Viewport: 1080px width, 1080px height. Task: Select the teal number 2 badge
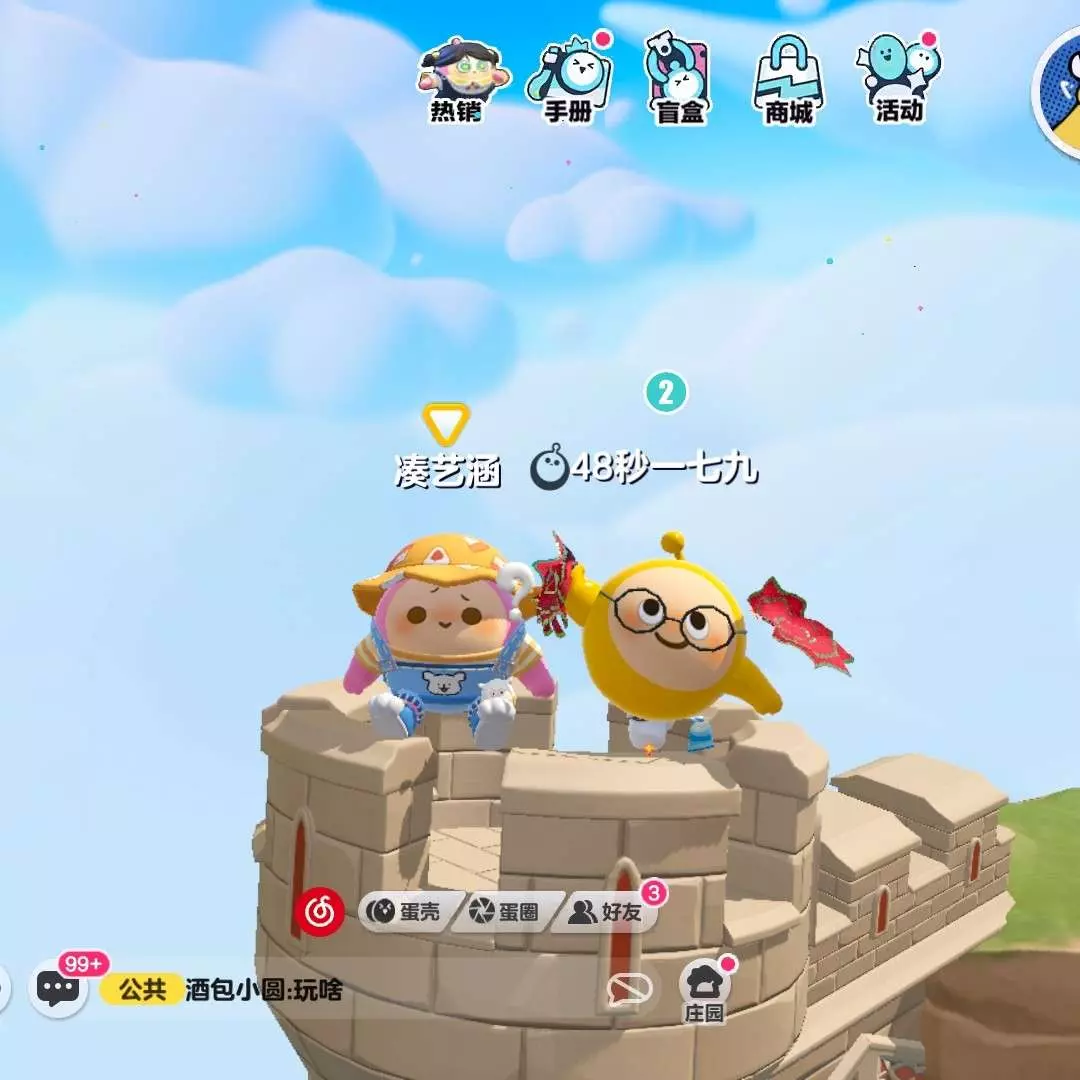(666, 392)
